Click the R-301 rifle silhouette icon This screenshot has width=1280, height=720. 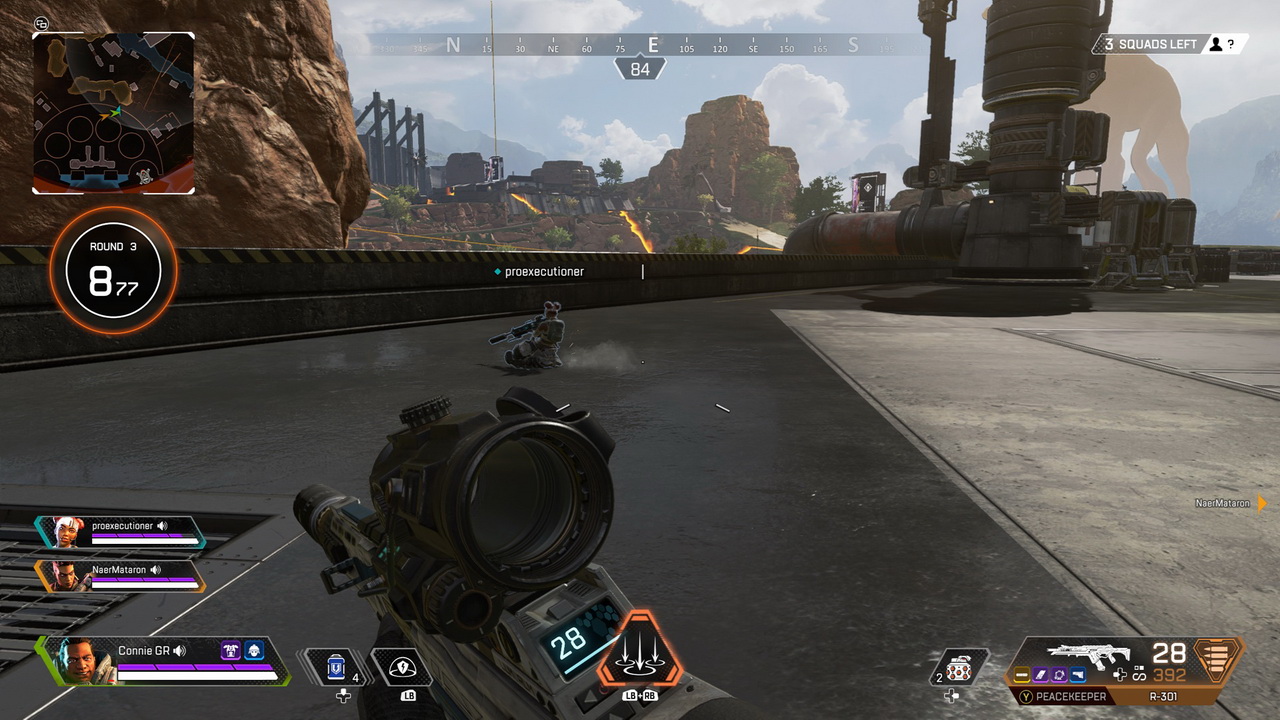pyautogui.click(x=1088, y=653)
